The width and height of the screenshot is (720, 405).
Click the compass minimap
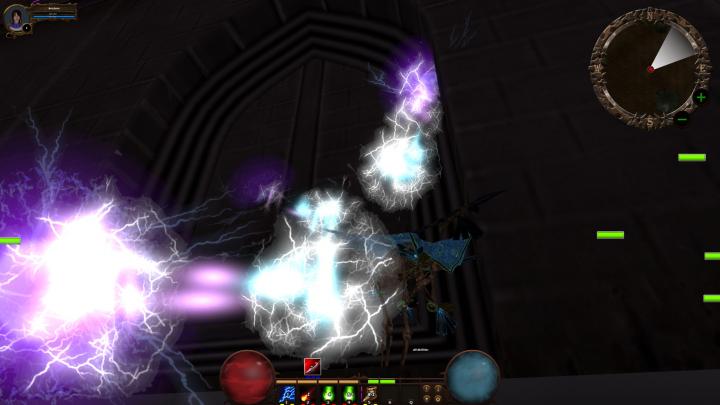[x=650, y=66]
